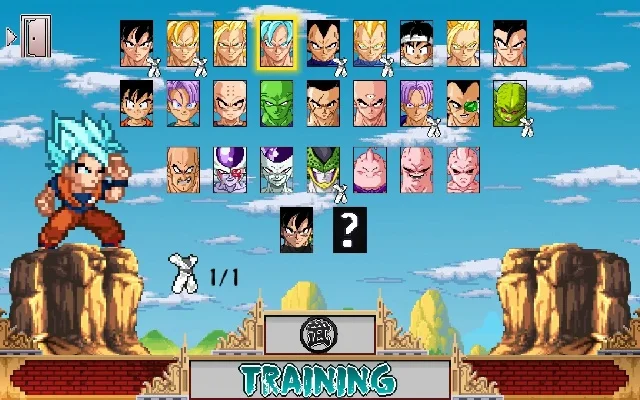The image size is (640, 400).
Task: Select kid Trunks with purple hair
Action: (183, 104)
